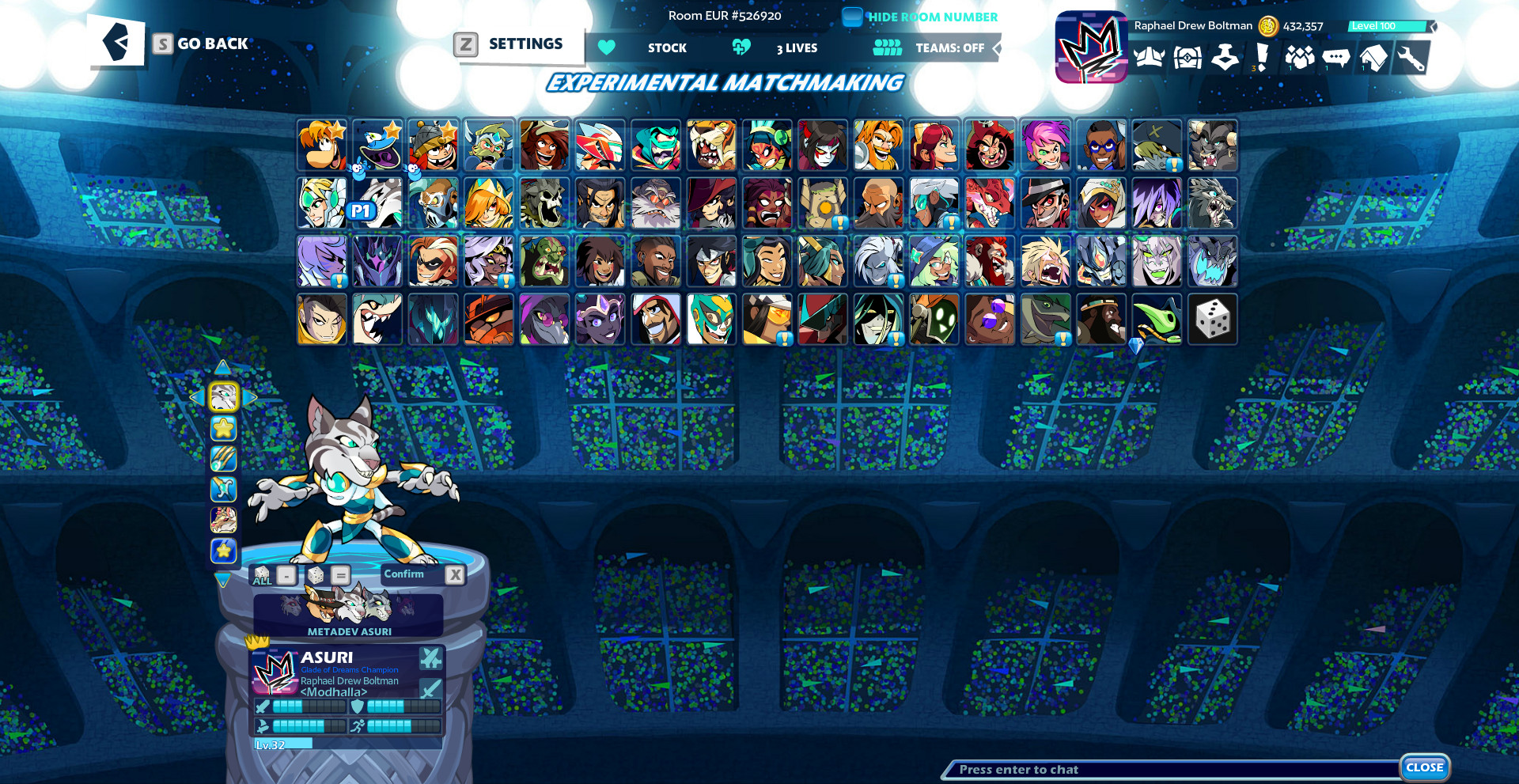The image size is (1519, 784).
Task: Open the METADEV ASURI skin selector
Action: [x=347, y=615]
